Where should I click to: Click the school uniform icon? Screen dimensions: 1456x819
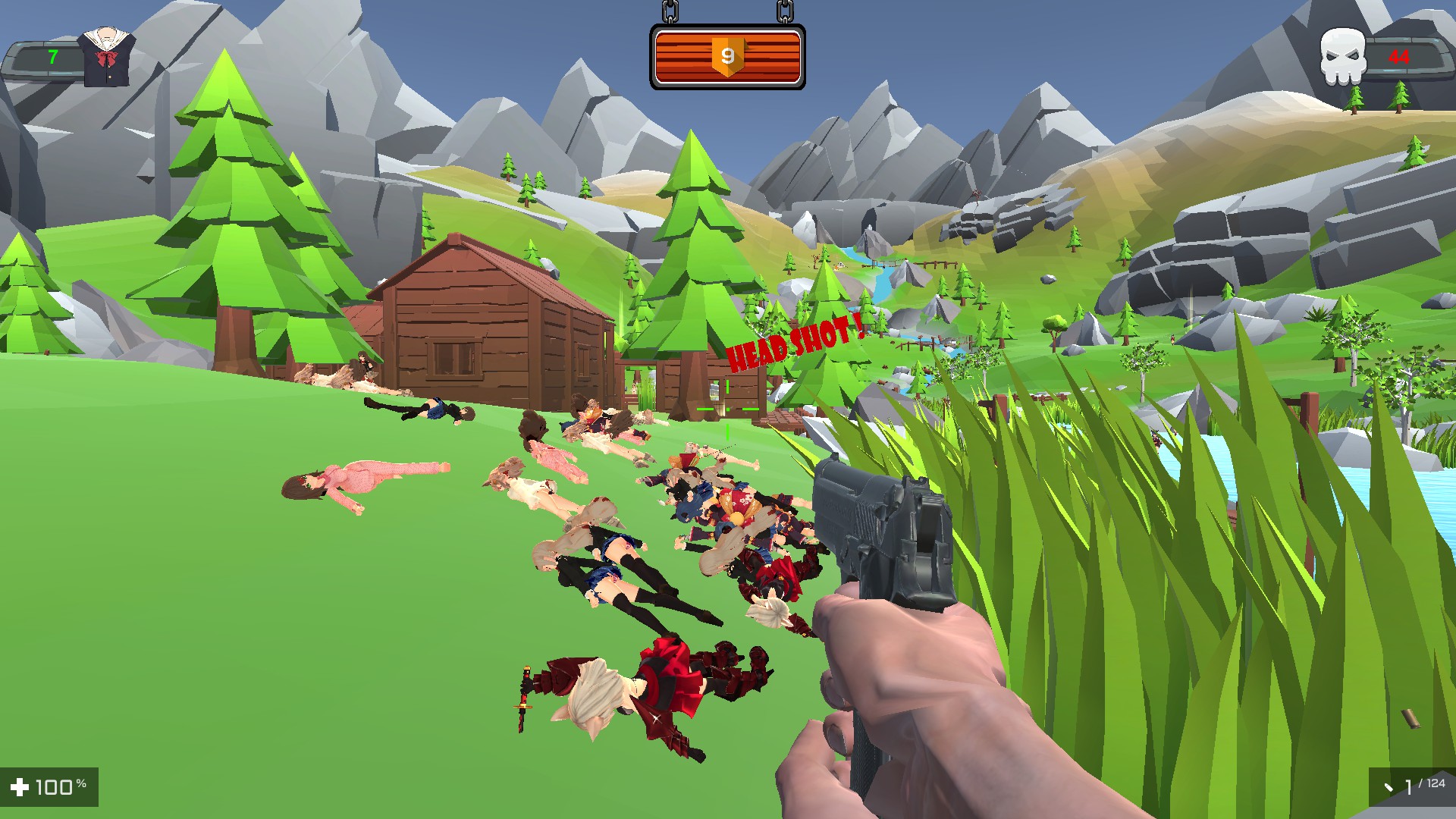click(x=107, y=57)
